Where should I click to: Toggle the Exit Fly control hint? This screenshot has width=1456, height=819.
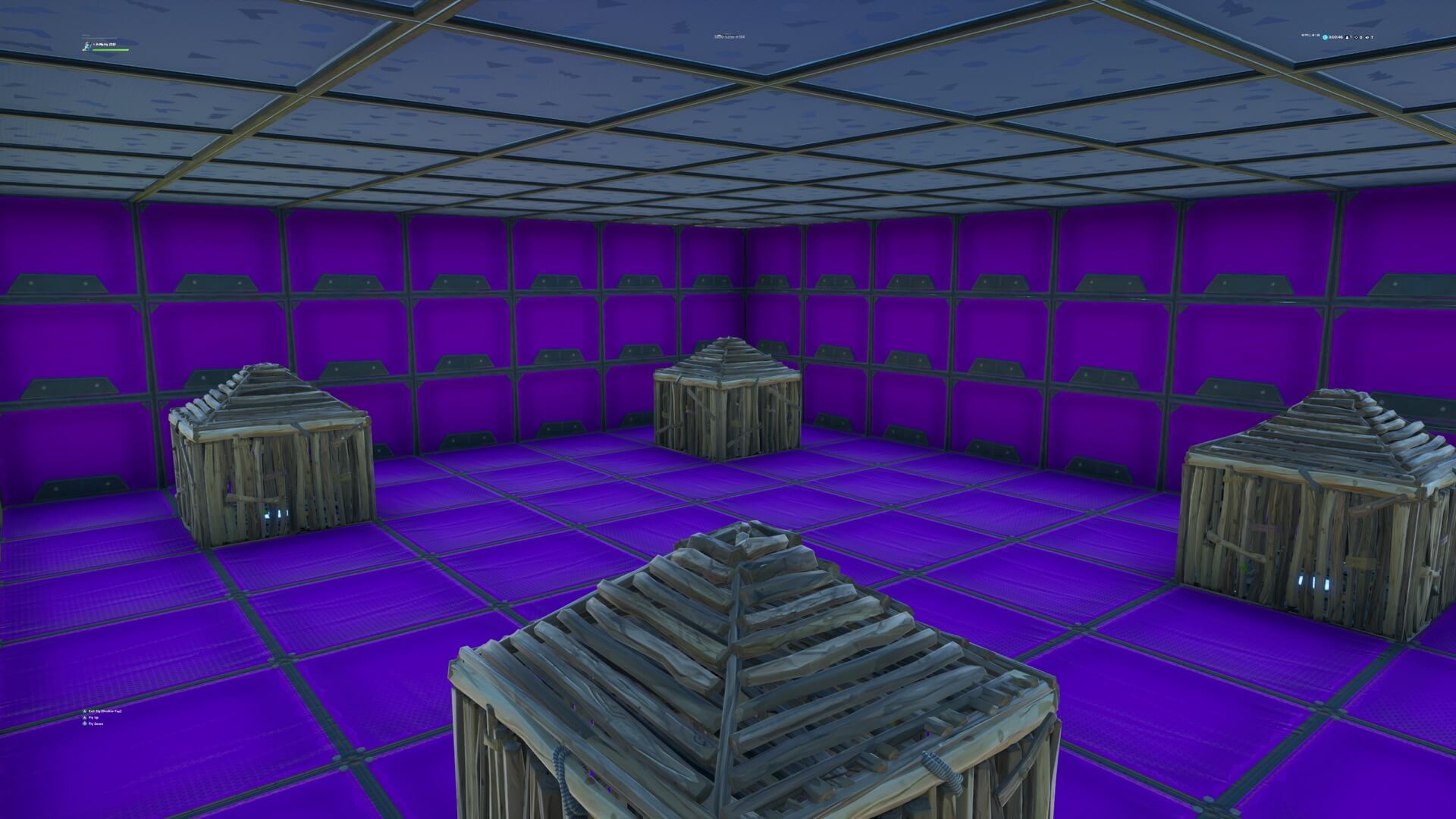(105, 711)
